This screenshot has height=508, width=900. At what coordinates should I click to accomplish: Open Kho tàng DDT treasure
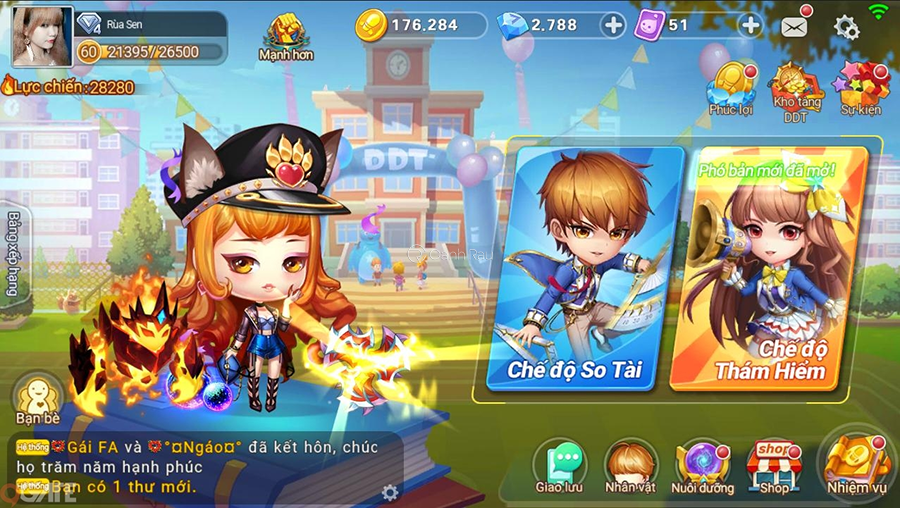point(795,90)
